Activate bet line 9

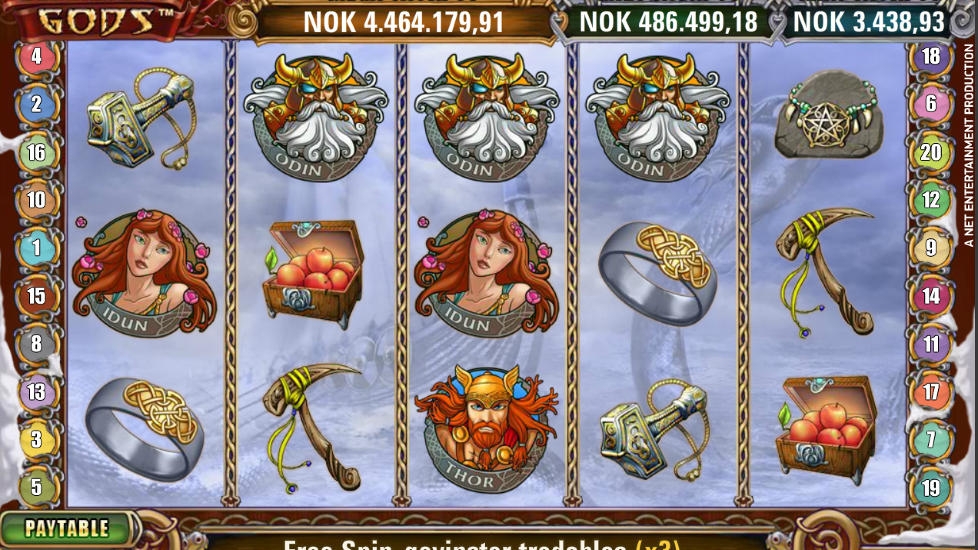(x=931, y=247)
